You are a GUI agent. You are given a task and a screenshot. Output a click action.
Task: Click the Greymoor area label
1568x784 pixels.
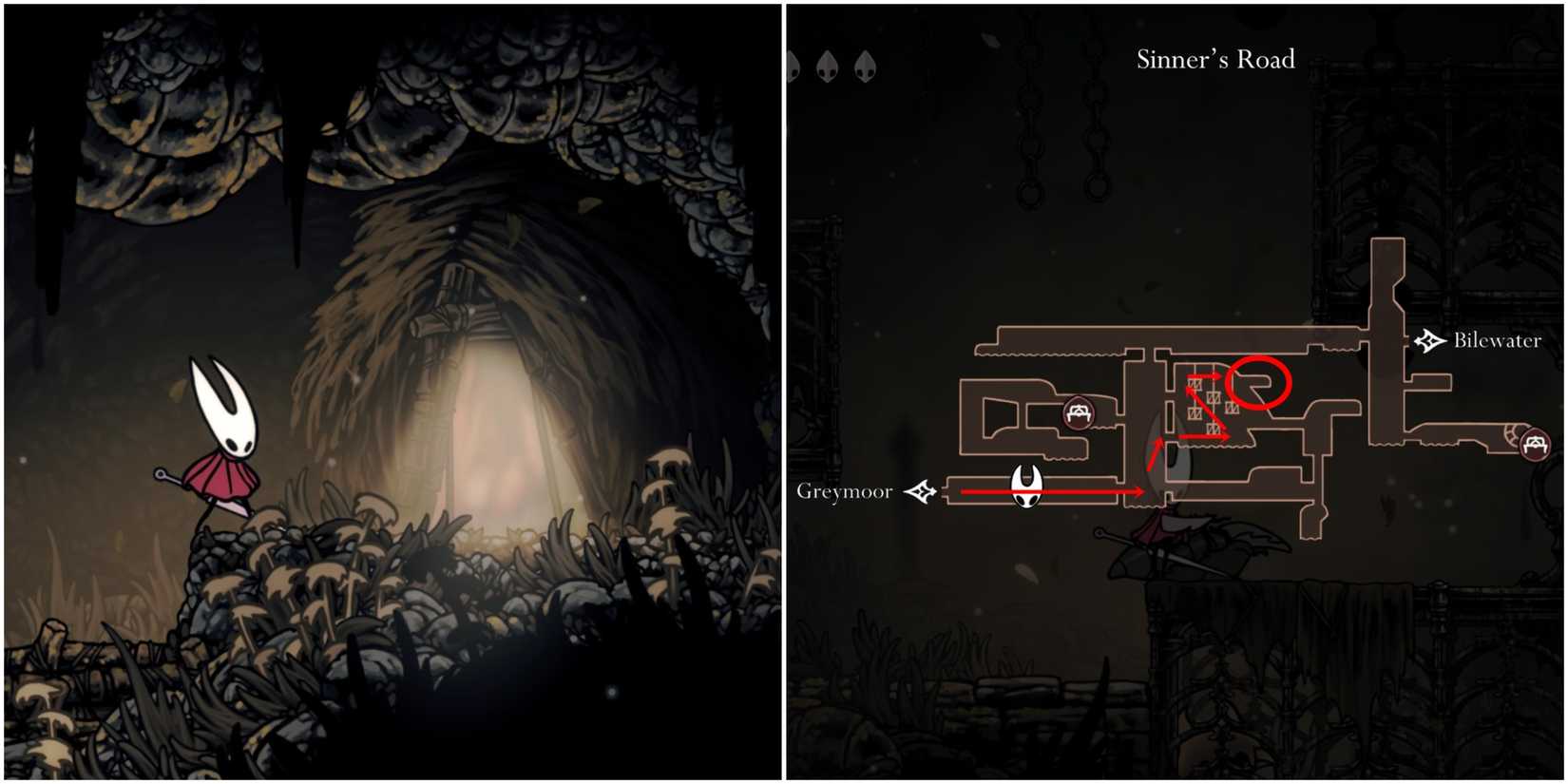(847, 492)
